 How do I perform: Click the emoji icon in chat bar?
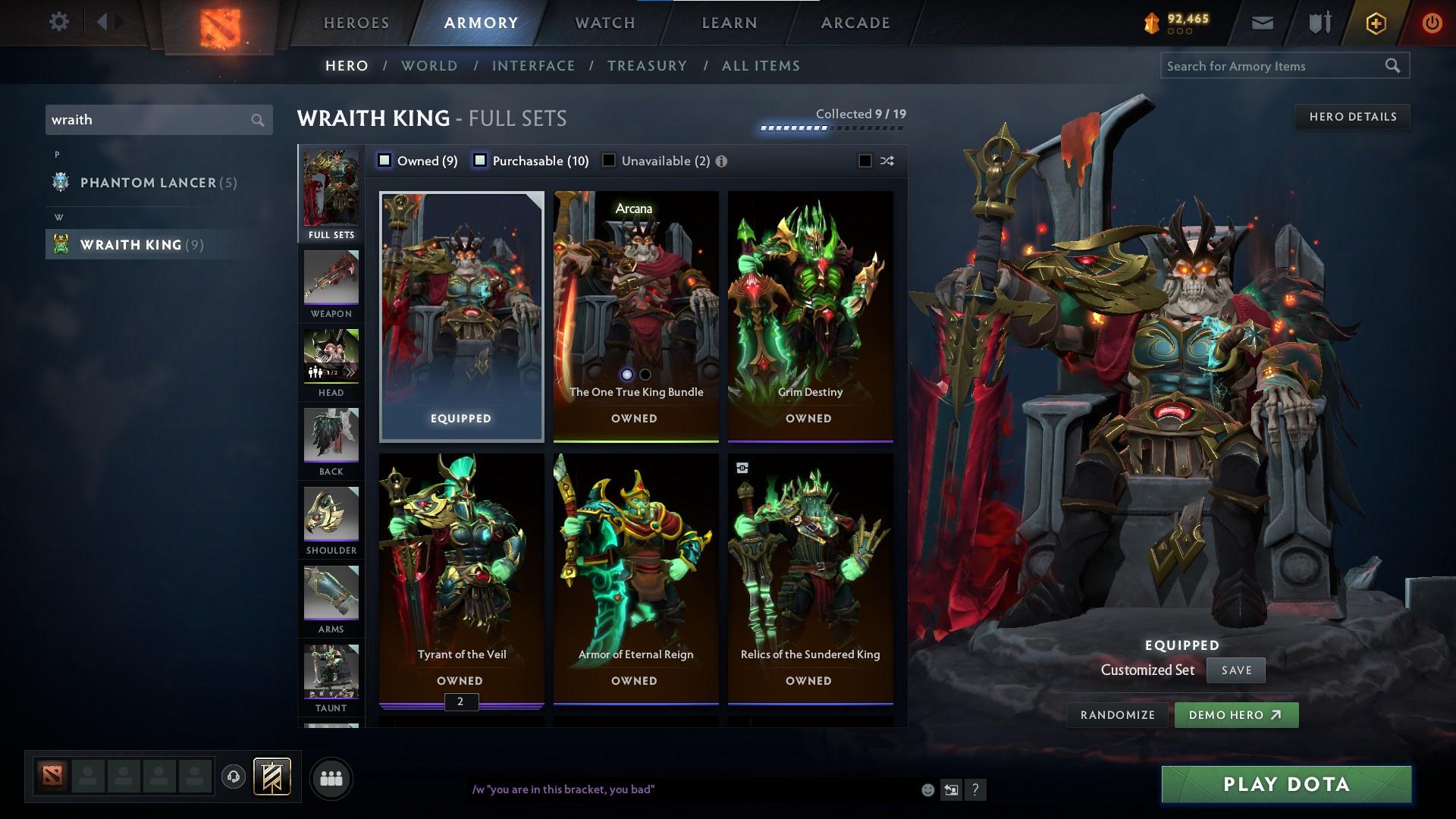coord(927,789)
